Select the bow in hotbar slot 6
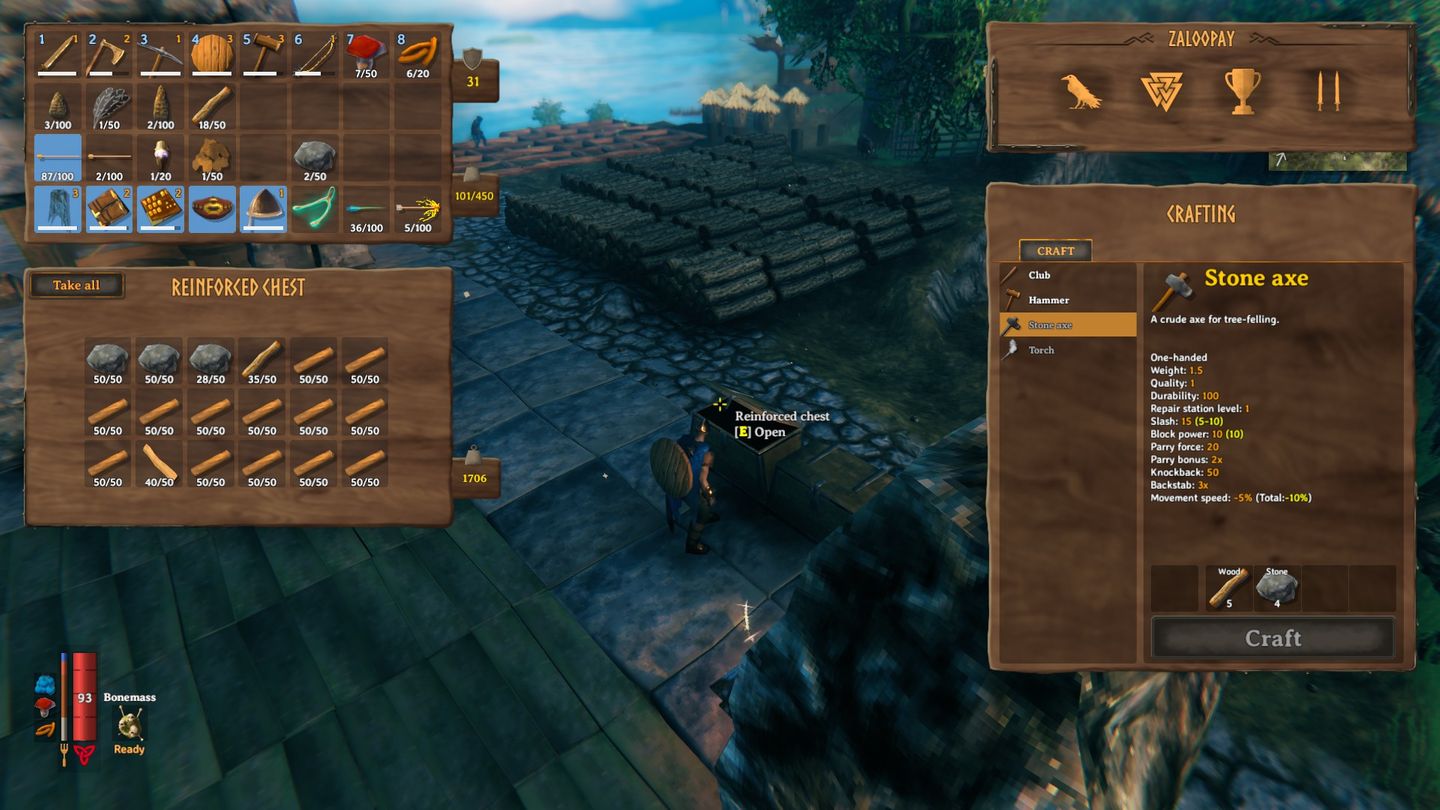Viewport: 1440px width, 810px height. pos(315,52)
